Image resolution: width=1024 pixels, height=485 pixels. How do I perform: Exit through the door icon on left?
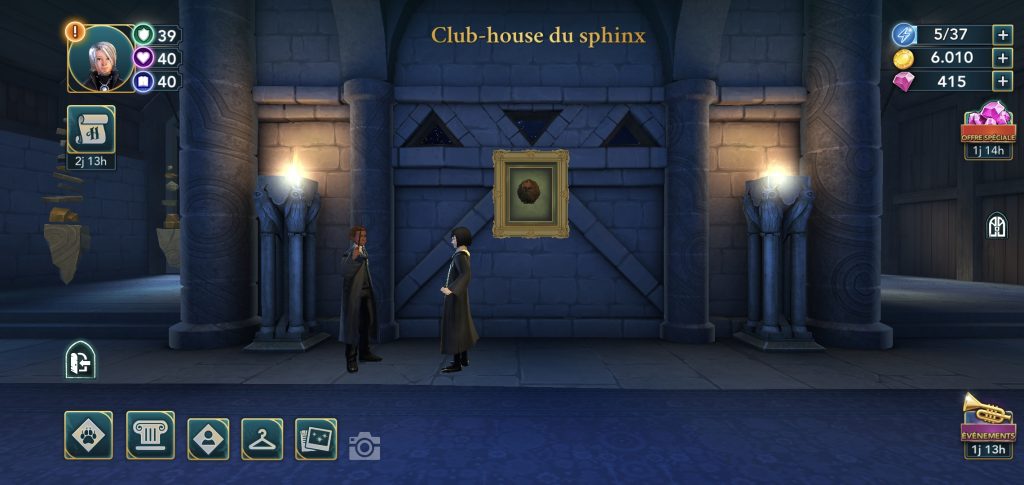click(x=80, y=360)
